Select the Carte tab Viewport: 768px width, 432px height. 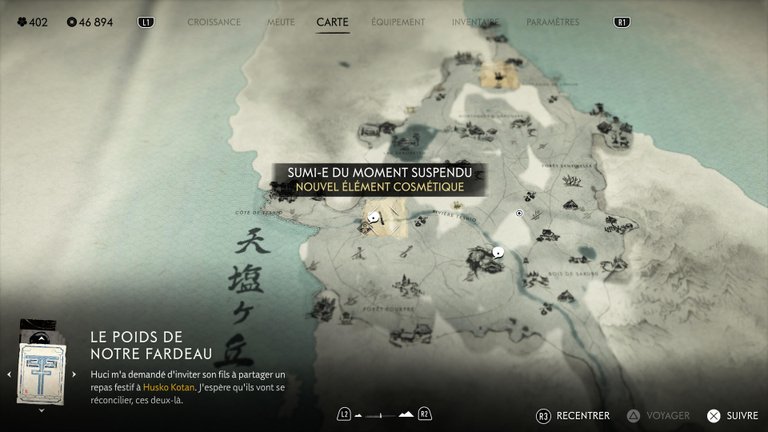click(332, 21)
